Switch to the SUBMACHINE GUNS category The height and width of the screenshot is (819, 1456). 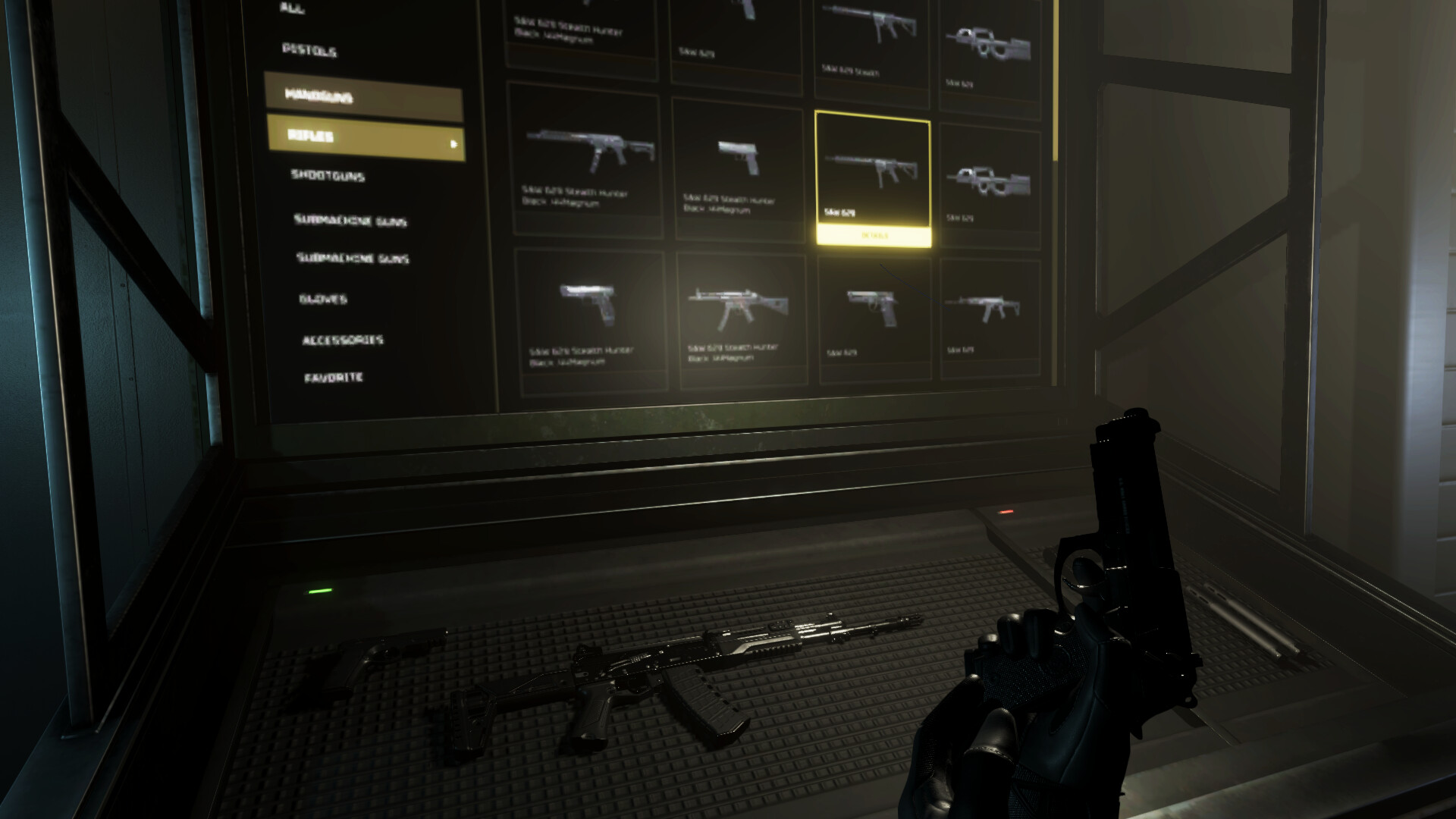tap(351, 220)
